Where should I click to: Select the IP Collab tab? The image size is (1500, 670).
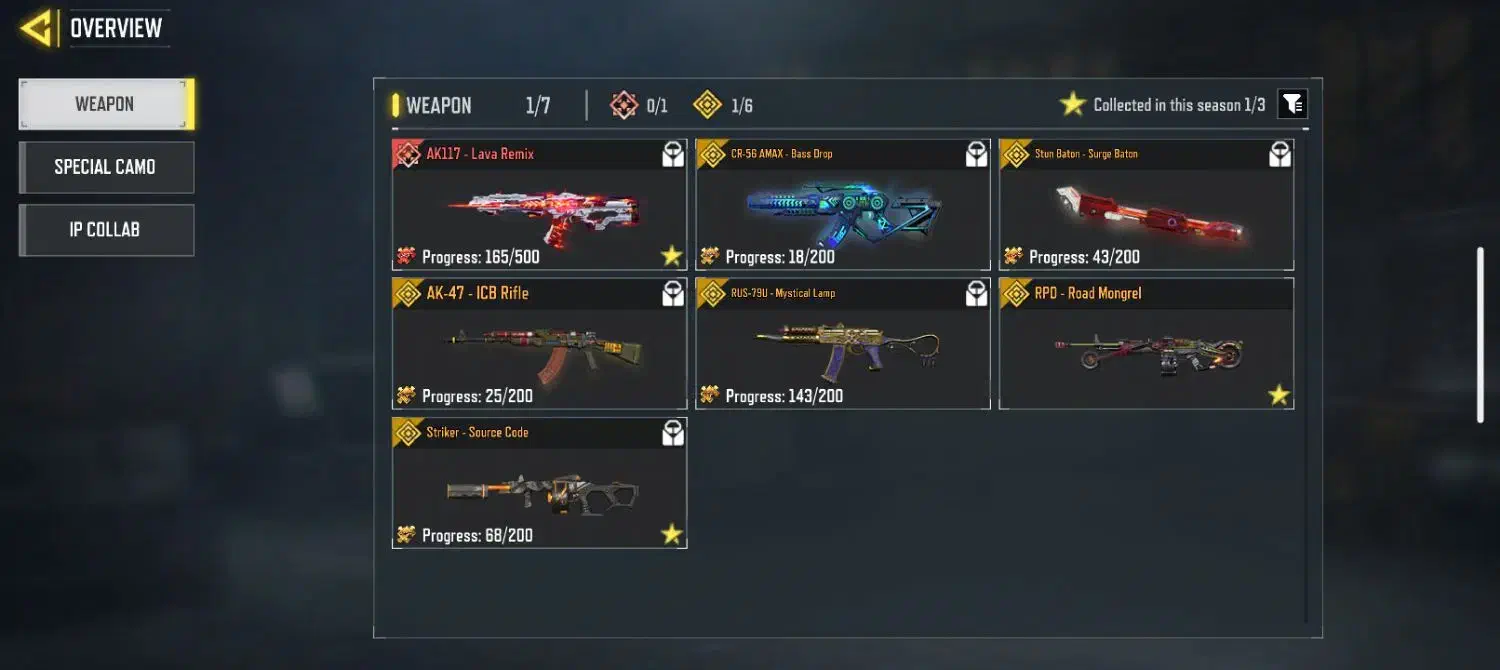tap(105, 230)
